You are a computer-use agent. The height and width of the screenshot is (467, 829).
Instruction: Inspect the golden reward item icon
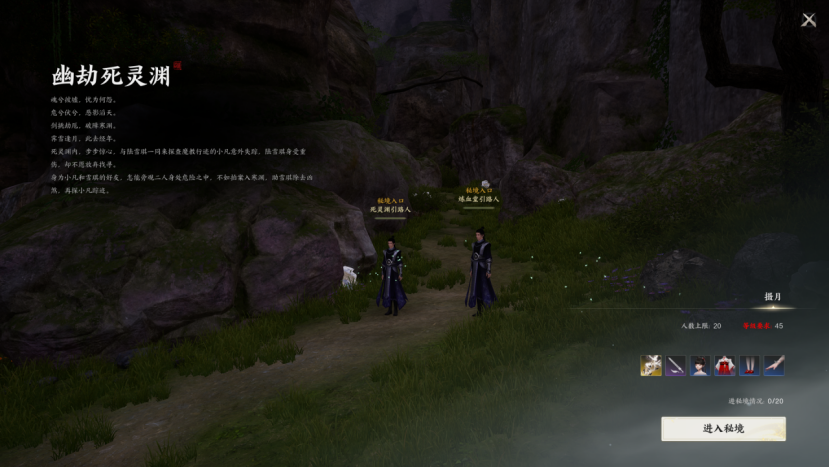point(651,366)
